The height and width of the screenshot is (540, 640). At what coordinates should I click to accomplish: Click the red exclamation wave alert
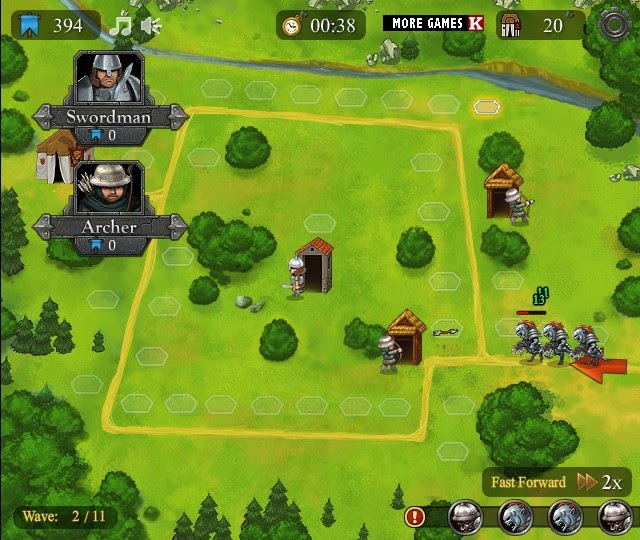pyautogui.click(x=416, y=517)
